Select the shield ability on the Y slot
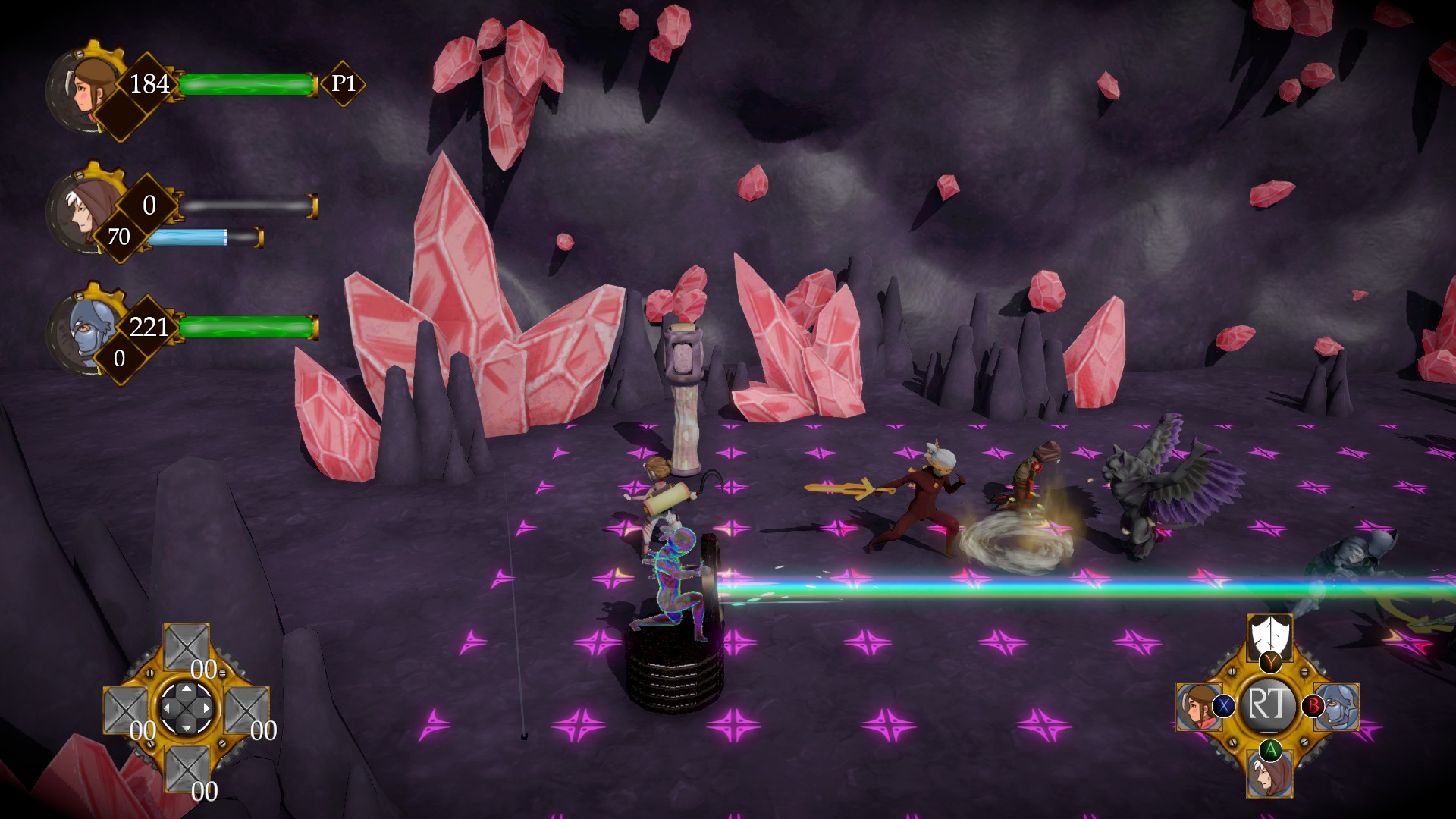Image resolution: width=1456 pixels, height=819 pixels. click(x=1269, y=636)
